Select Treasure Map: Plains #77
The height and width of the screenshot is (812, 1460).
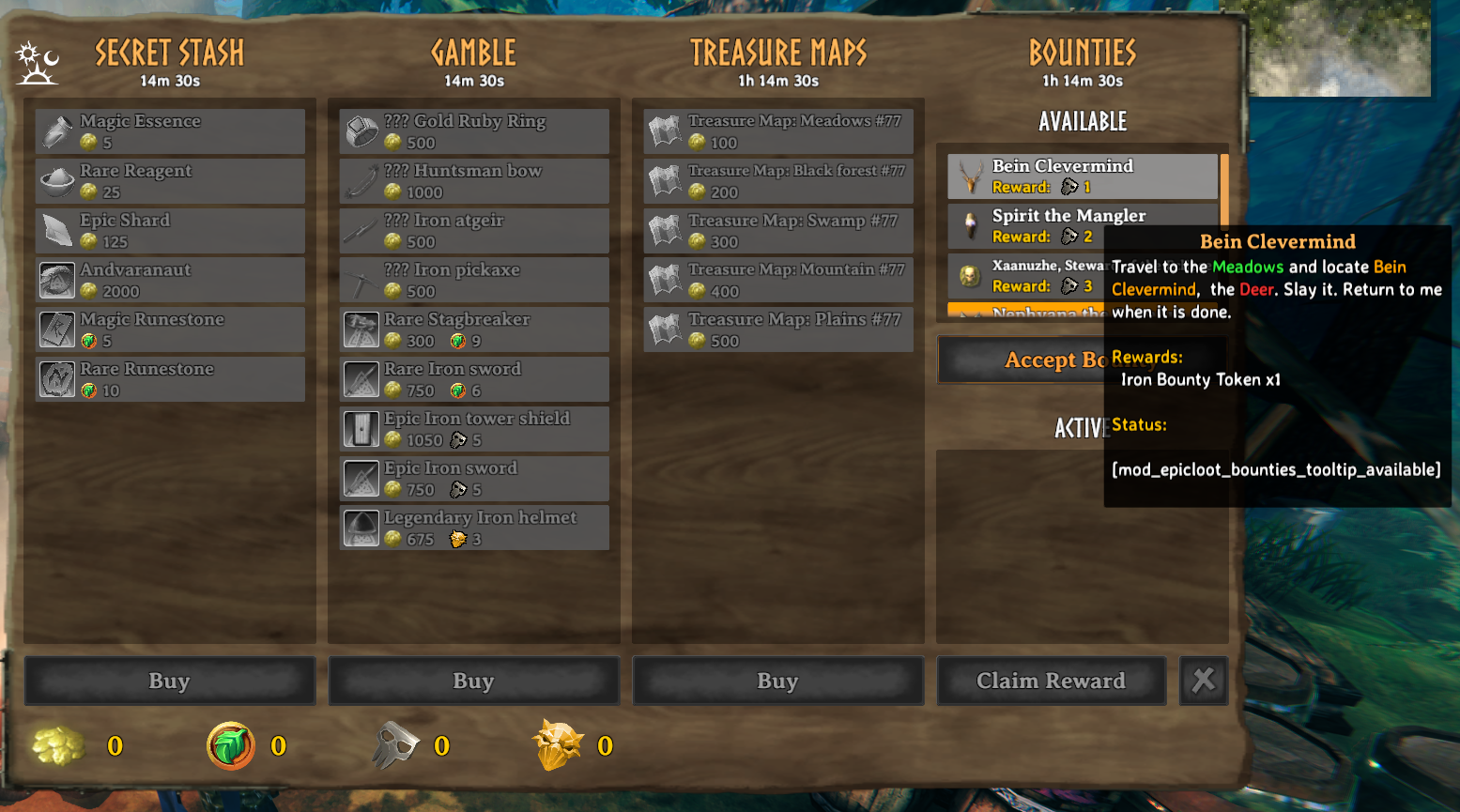pos(778,330)
